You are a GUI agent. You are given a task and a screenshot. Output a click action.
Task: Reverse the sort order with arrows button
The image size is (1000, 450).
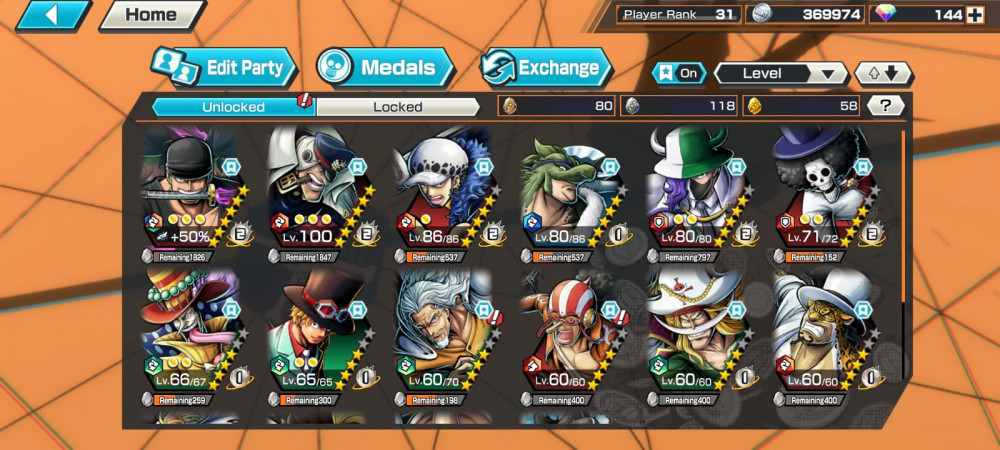tap(883, 73)
